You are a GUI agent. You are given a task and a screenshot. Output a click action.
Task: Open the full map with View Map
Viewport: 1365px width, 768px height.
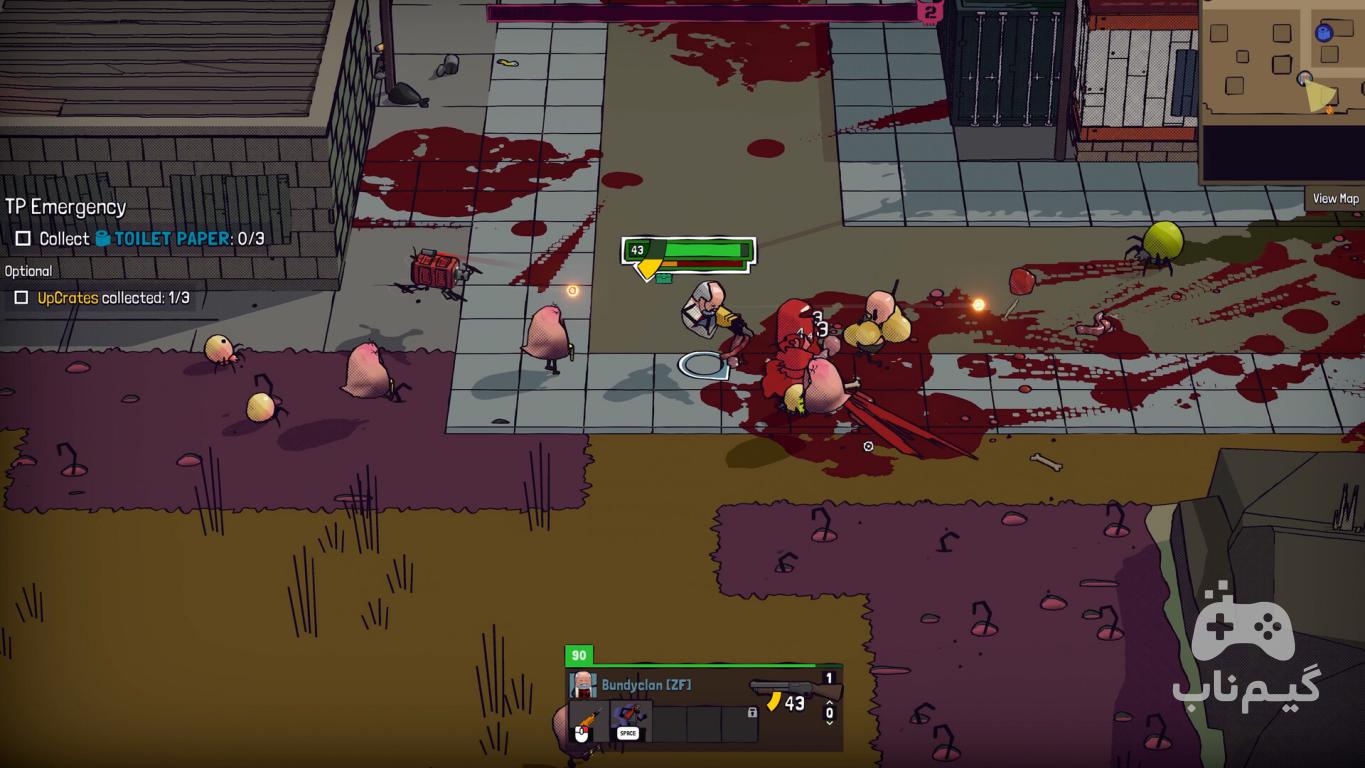point(1335,198)
